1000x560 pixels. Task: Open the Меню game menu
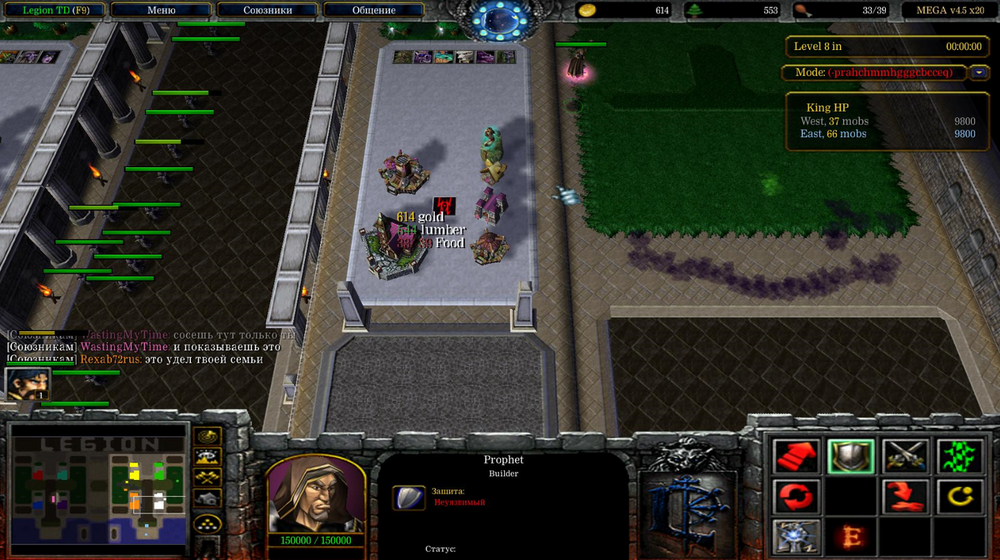[160, 10]
